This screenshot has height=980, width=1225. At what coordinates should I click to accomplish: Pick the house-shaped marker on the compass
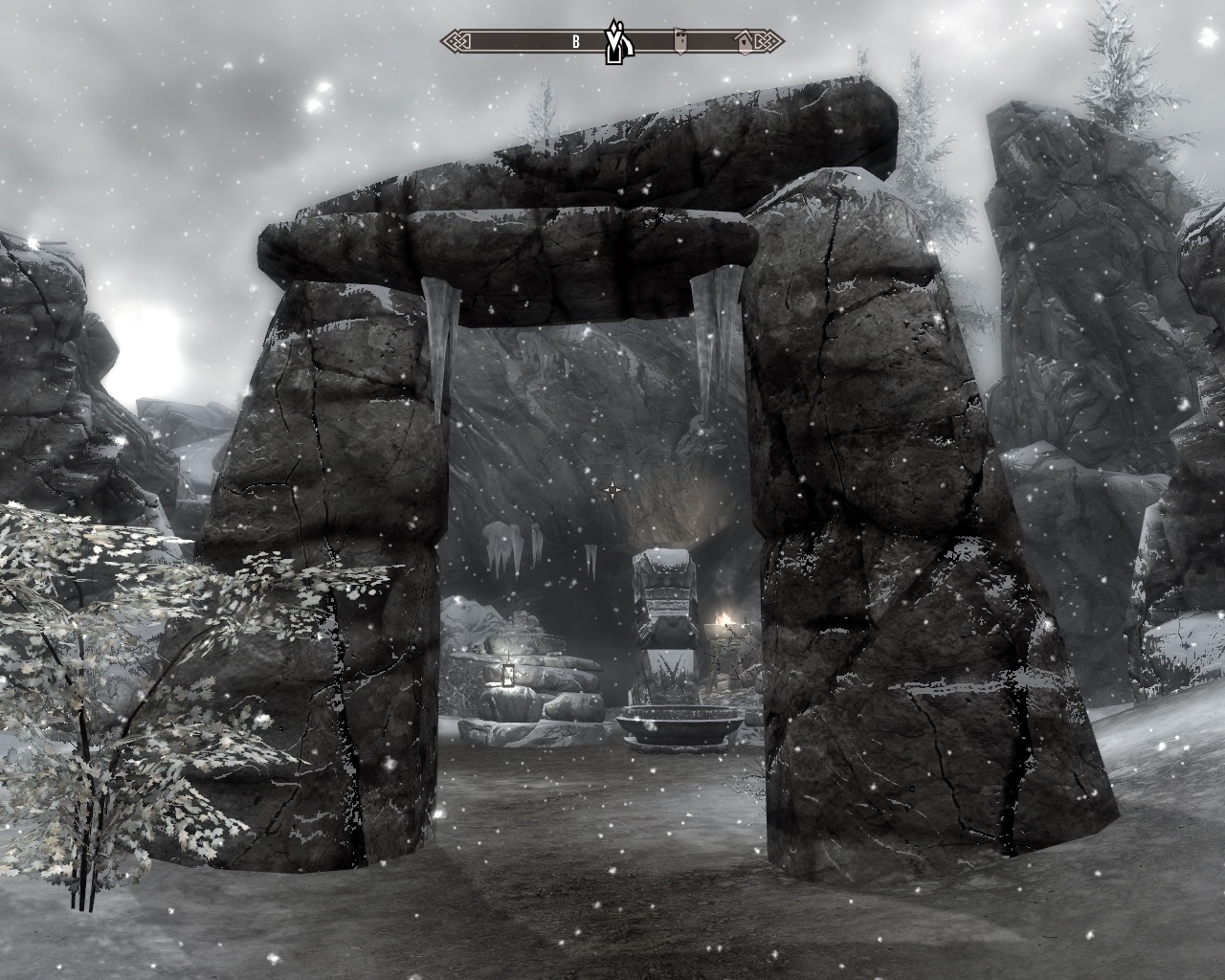(746, 41)
